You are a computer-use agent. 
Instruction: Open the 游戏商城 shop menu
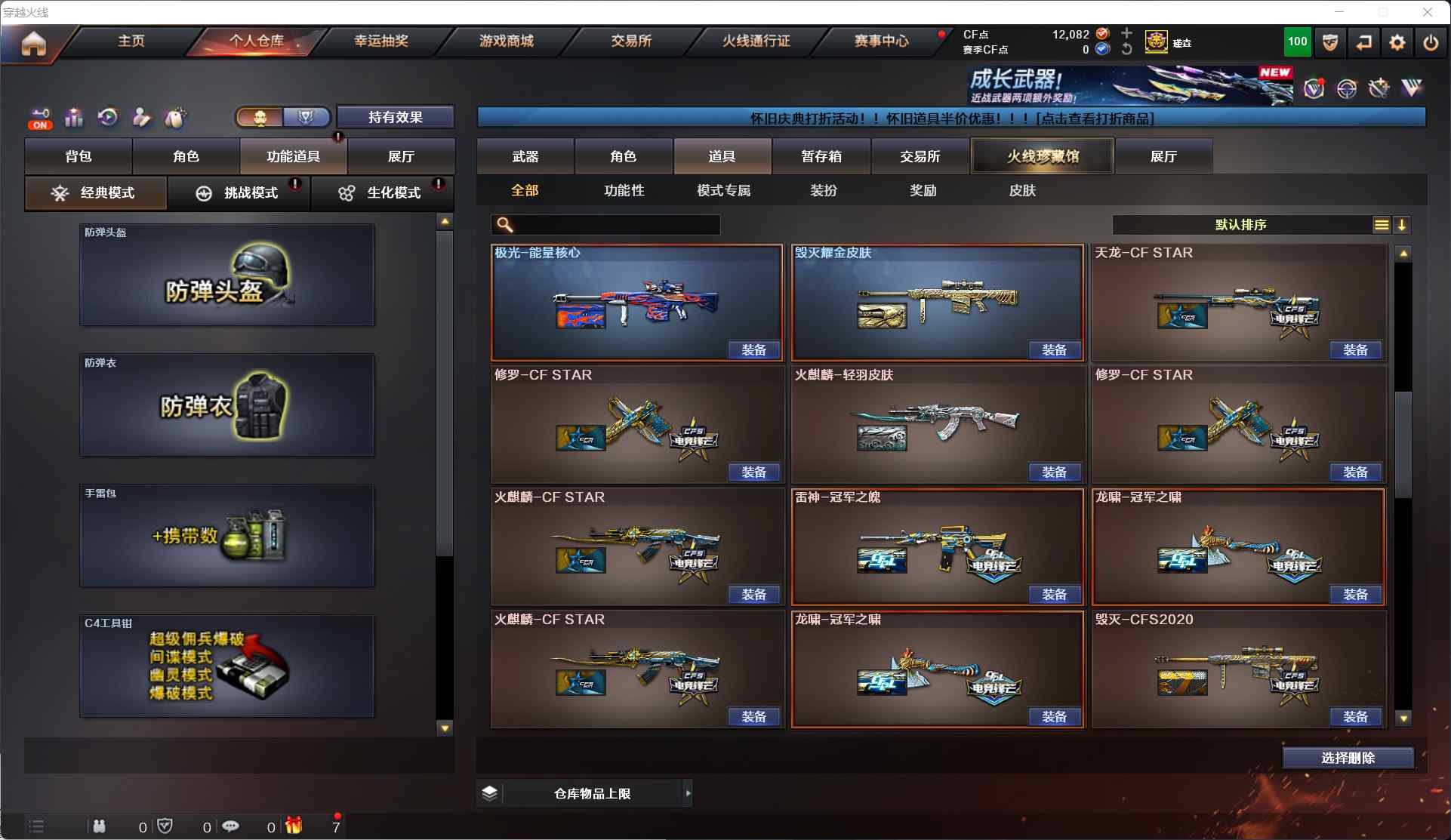coord(506,41)
